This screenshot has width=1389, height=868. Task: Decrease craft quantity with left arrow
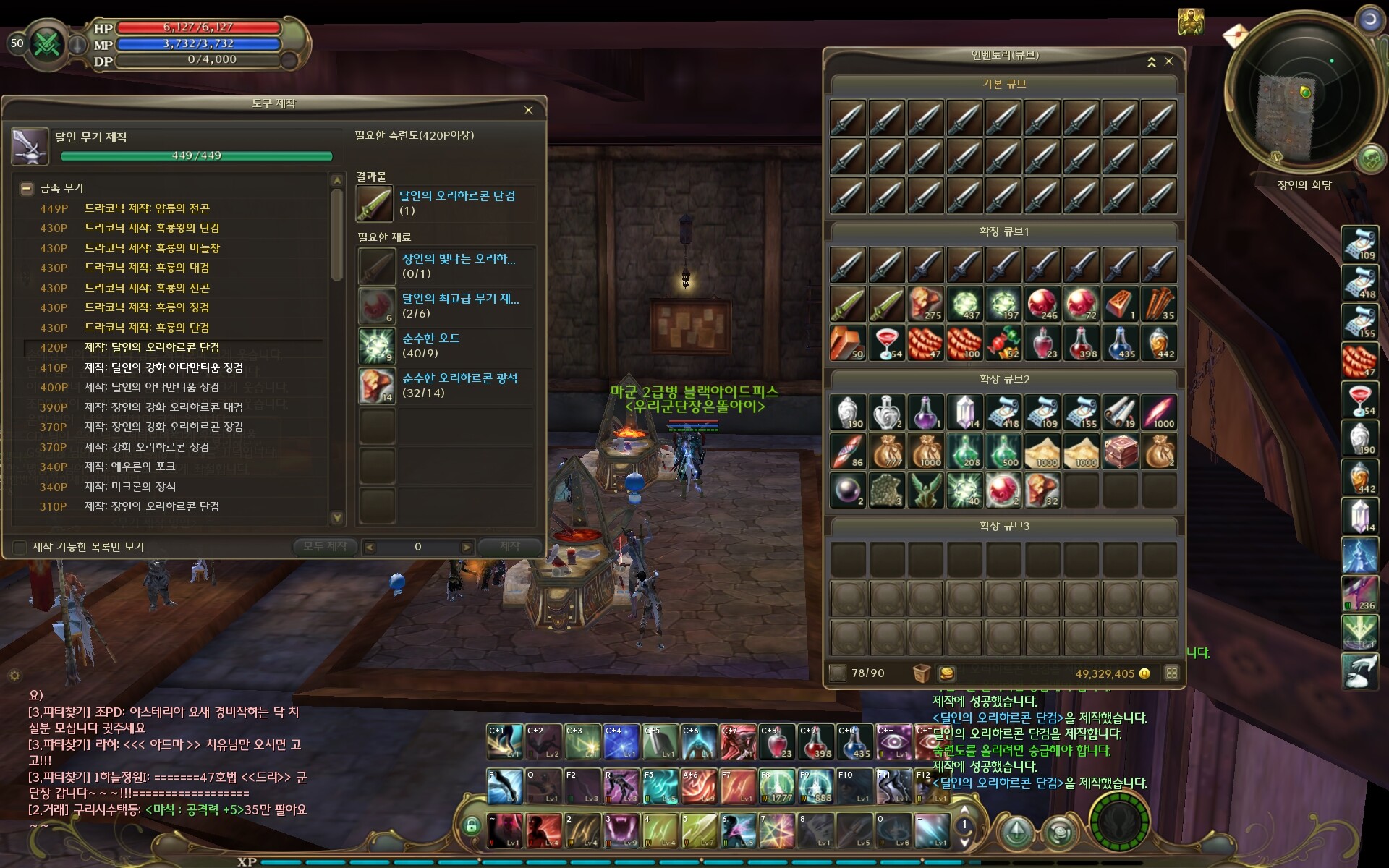(x=370, y=547)
